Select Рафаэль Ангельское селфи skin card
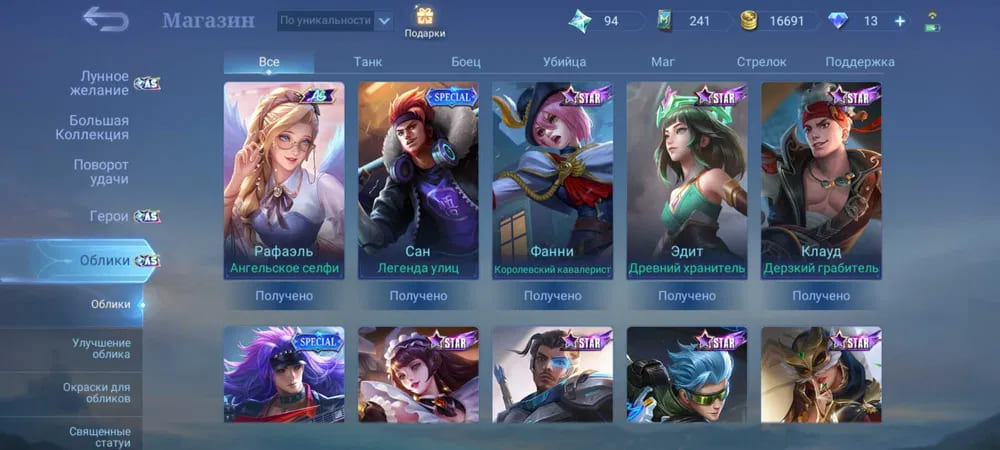This screenshot has height=450, width=1000. point(284,180)
